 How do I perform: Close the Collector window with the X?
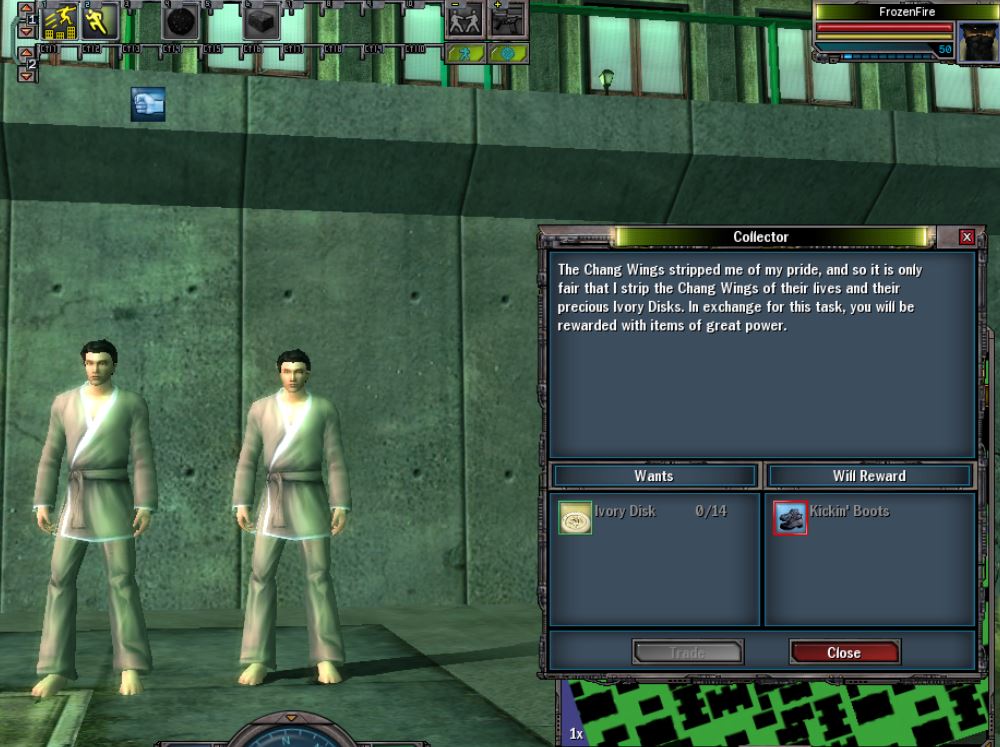(966, 237)
